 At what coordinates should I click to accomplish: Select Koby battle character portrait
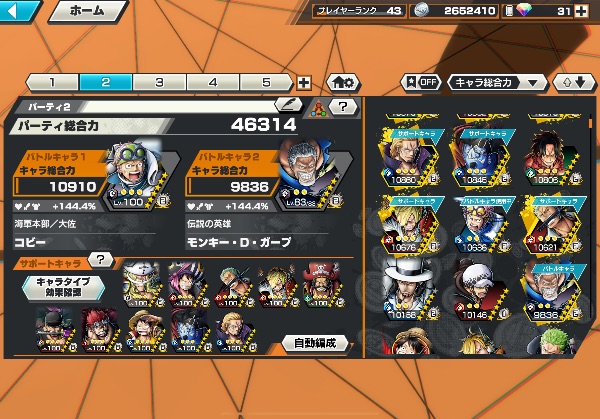coord(128,173)
